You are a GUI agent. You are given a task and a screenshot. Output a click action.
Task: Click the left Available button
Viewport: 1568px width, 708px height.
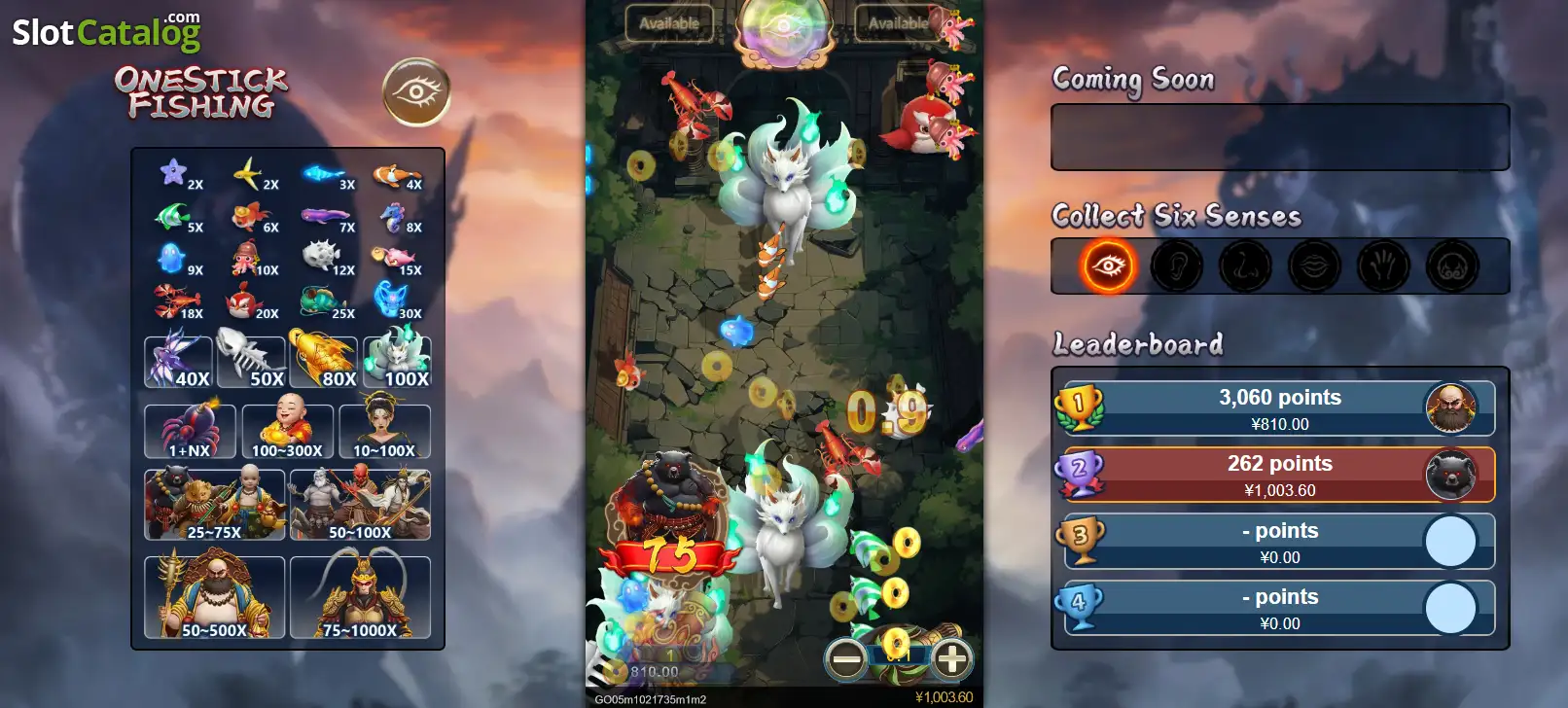tap(669, 21)
